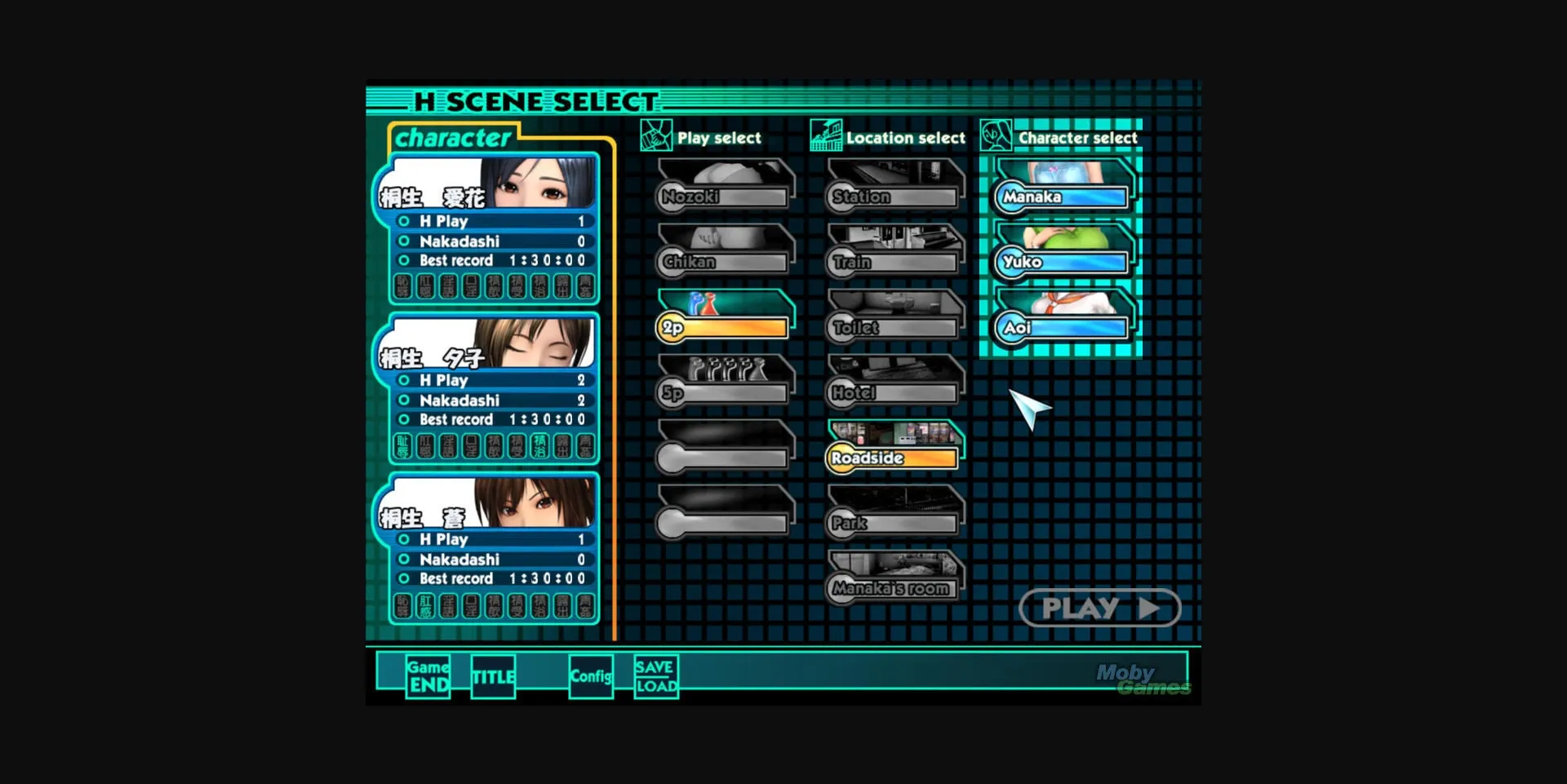Click the TITLE menu item
The width and height of the screenshot is (1567, 784).
[493, 677]
